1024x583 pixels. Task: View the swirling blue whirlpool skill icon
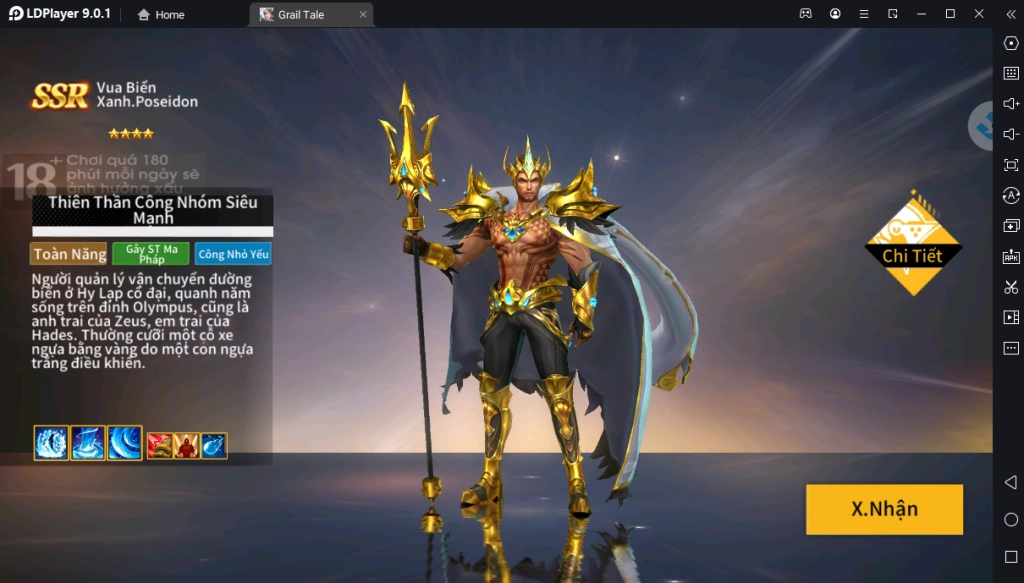tap(125, 443)
